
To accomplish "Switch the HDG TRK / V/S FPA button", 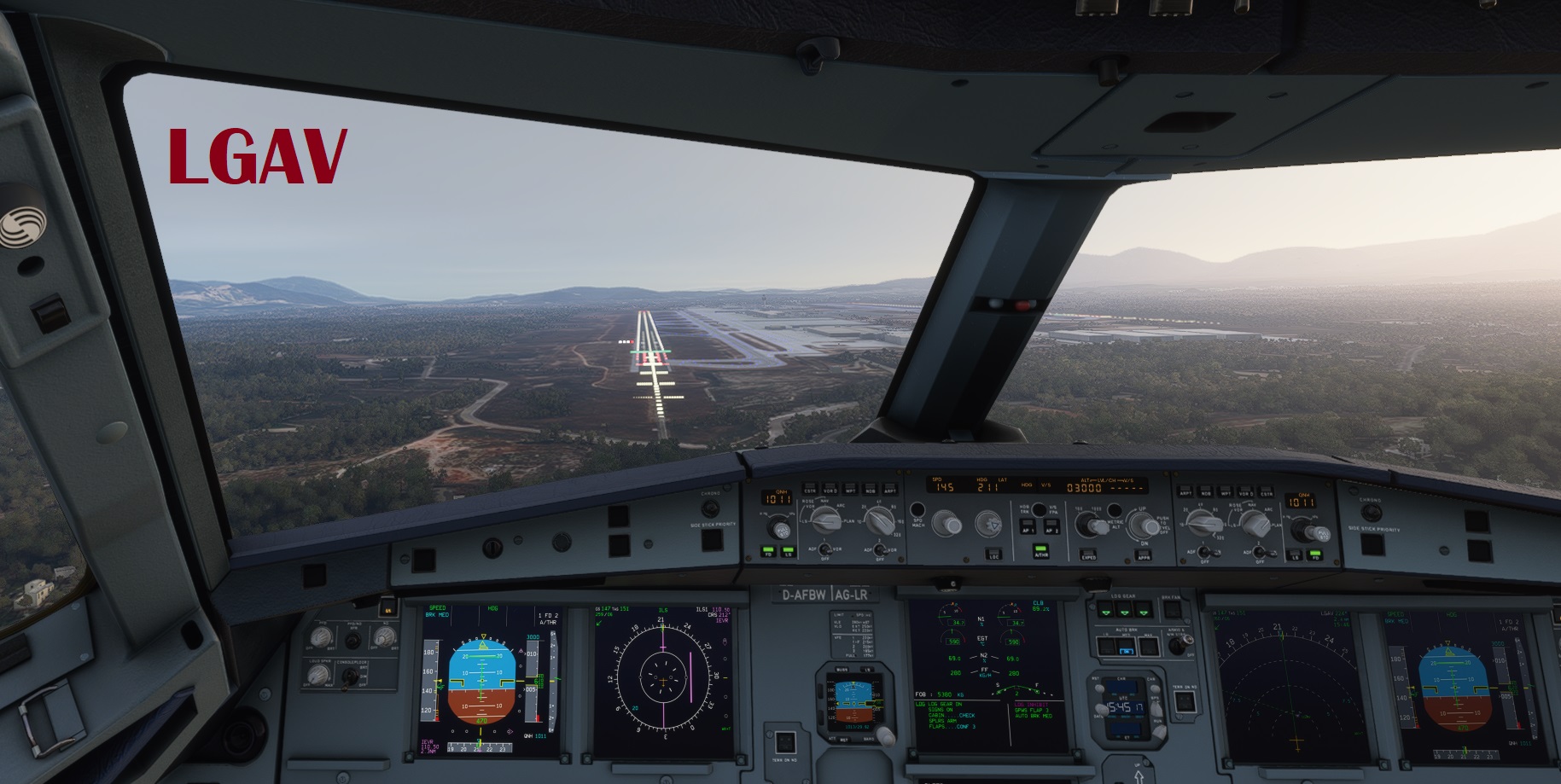I will pos(1039,509).
